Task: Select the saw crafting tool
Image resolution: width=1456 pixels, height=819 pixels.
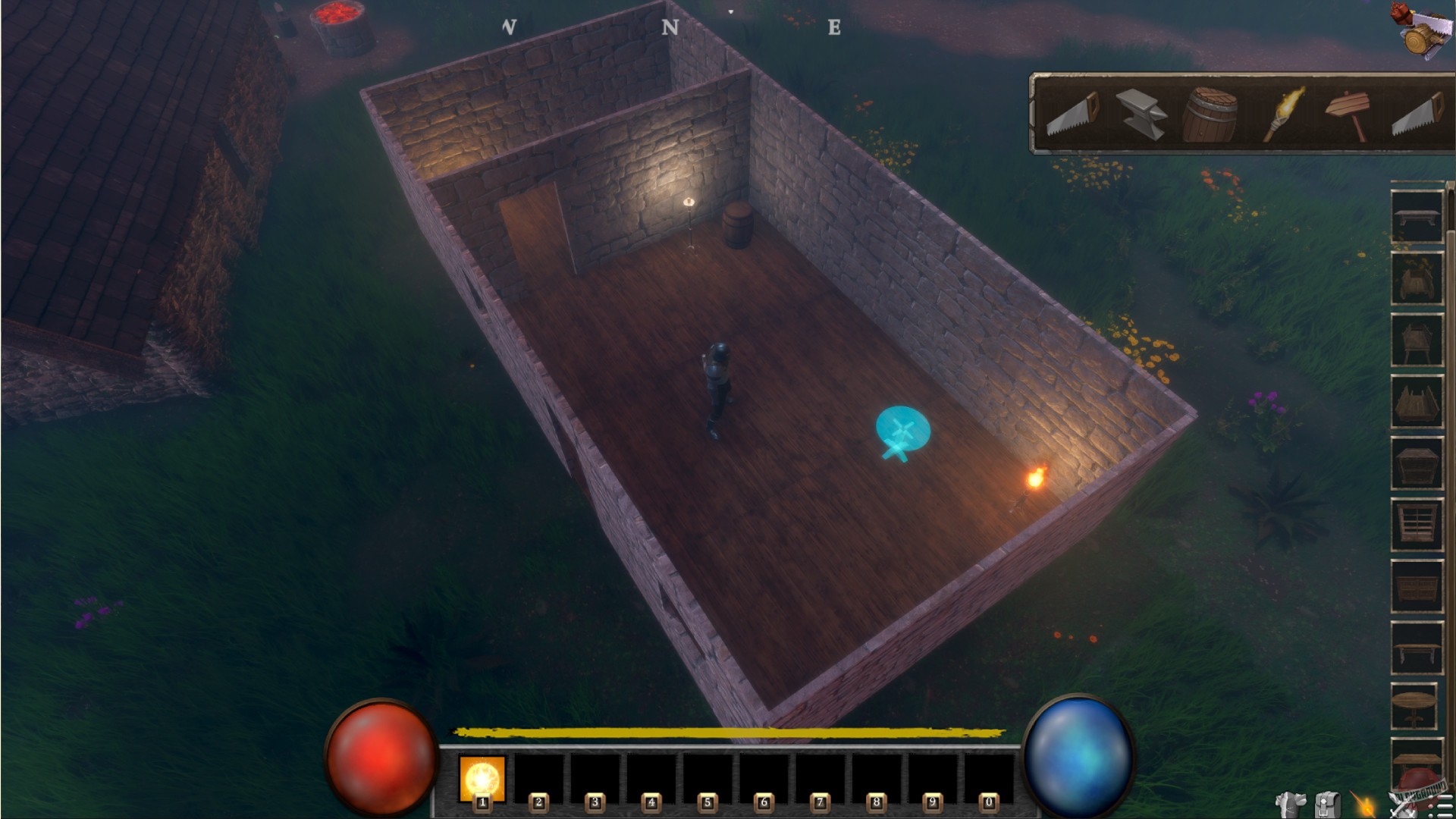Action: 1073,114
